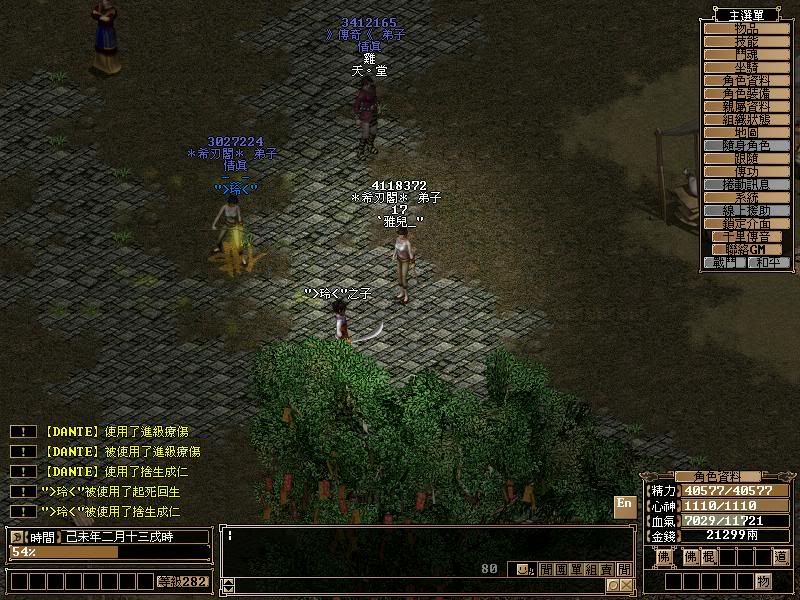Viewport: 800px width, 600px height.
Task: Open 角色資料 in the main menu list
Action: tap(746, 81)
